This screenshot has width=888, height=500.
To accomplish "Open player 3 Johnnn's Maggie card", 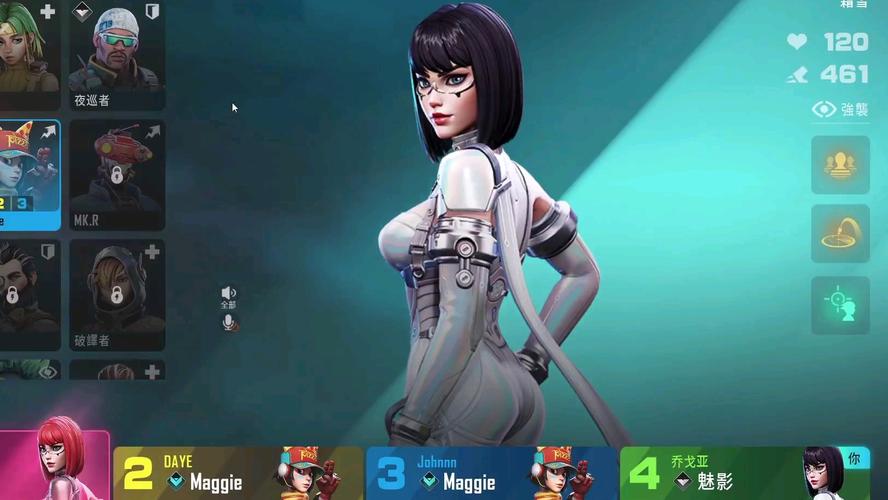I will 491,473.
